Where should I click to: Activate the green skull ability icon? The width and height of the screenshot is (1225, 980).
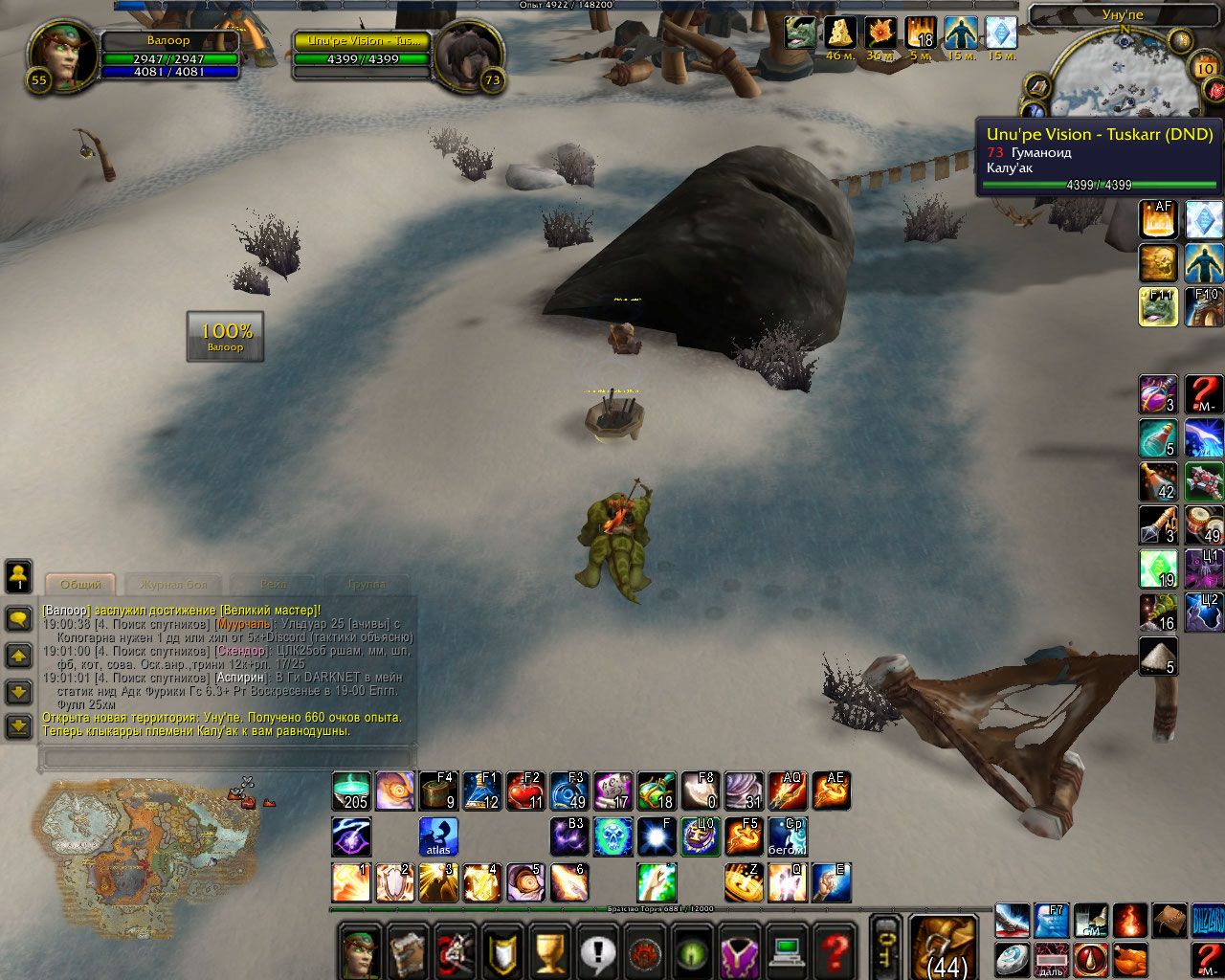point(612,836)
